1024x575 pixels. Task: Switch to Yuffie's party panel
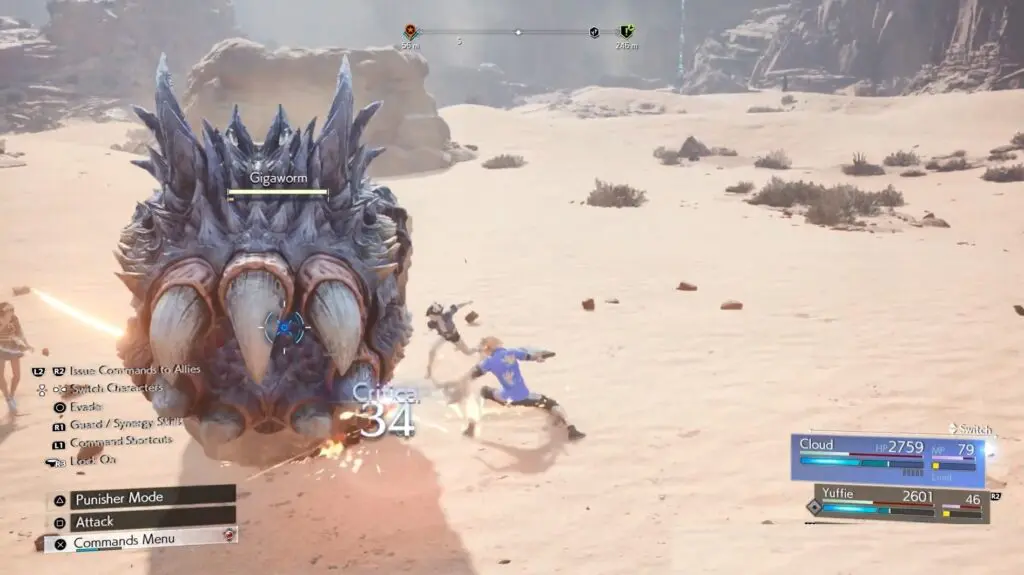click(900, 503)
